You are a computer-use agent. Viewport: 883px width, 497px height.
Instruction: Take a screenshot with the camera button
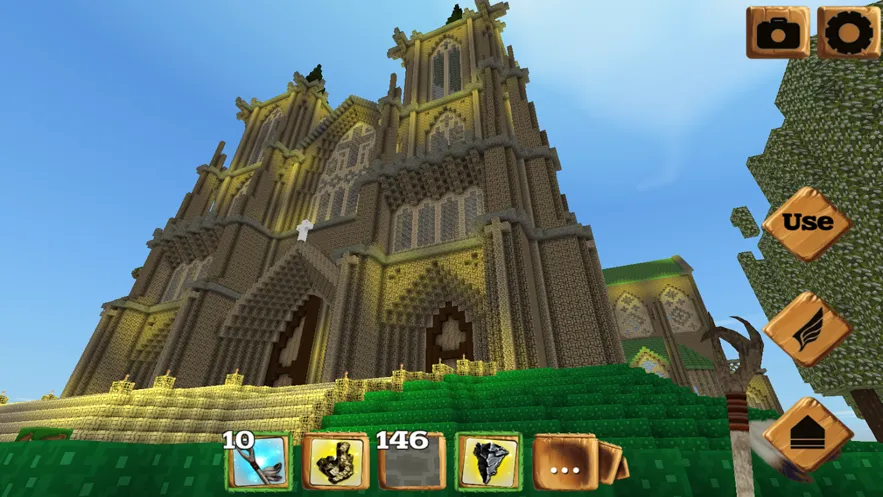click(777, 33)
